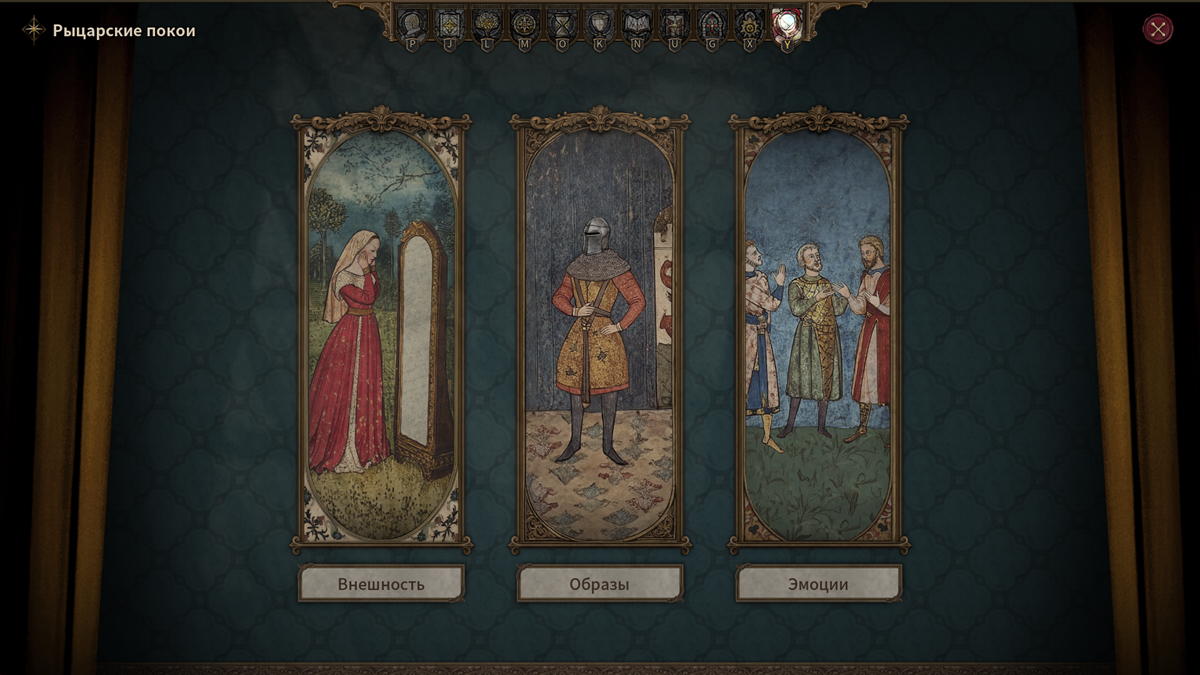Screen dimensions: 1200x675
Task: Close the Рыцарские покои screen
Action: pyautogui.click(x=1158, y=29)
